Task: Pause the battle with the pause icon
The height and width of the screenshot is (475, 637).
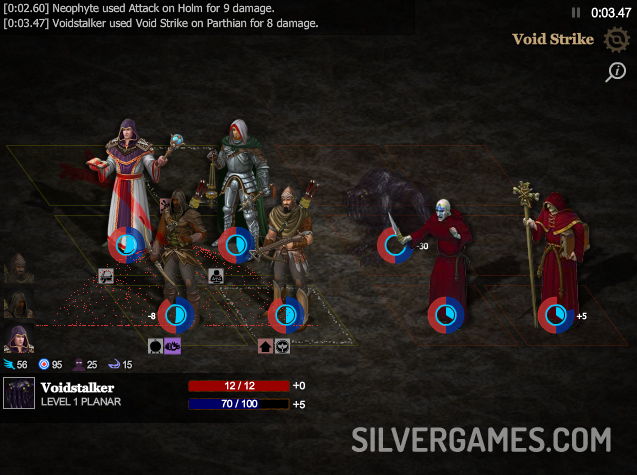Action: (x=575, y=13)
